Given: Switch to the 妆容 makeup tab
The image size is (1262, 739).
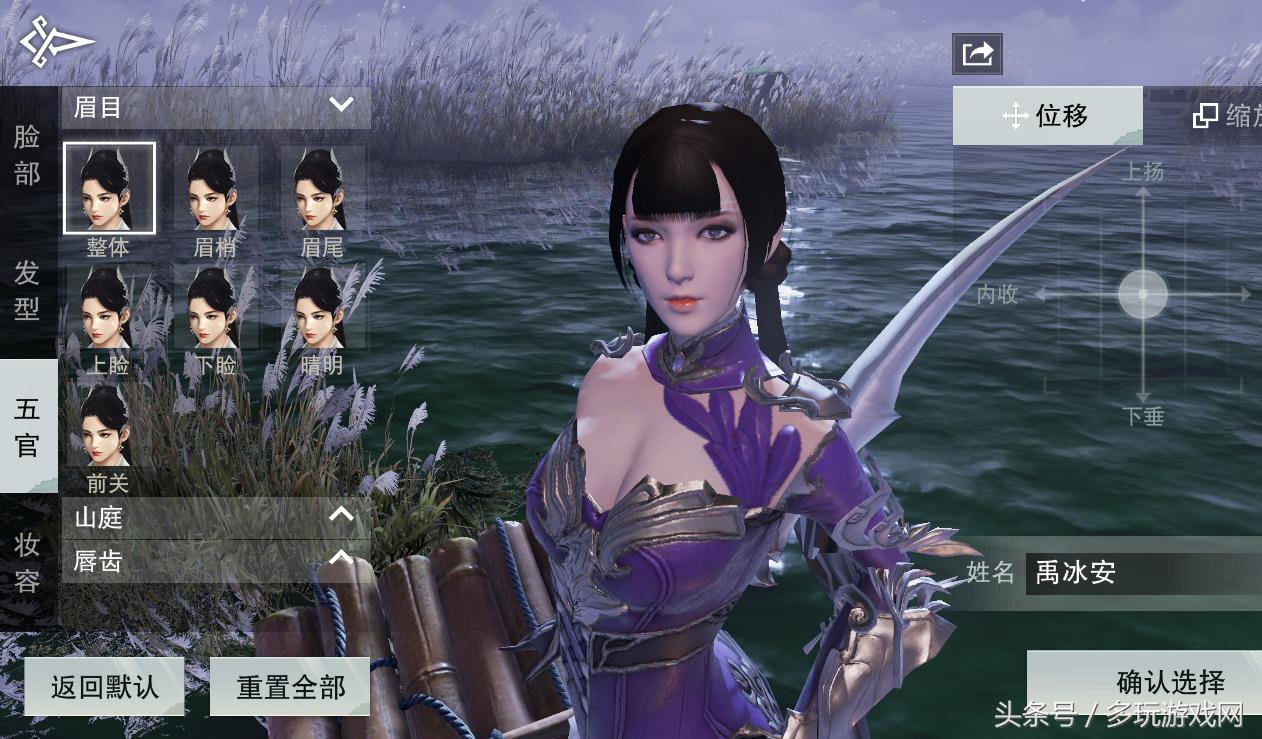Looking at the screenshot, I should click(x=27, y=562).
